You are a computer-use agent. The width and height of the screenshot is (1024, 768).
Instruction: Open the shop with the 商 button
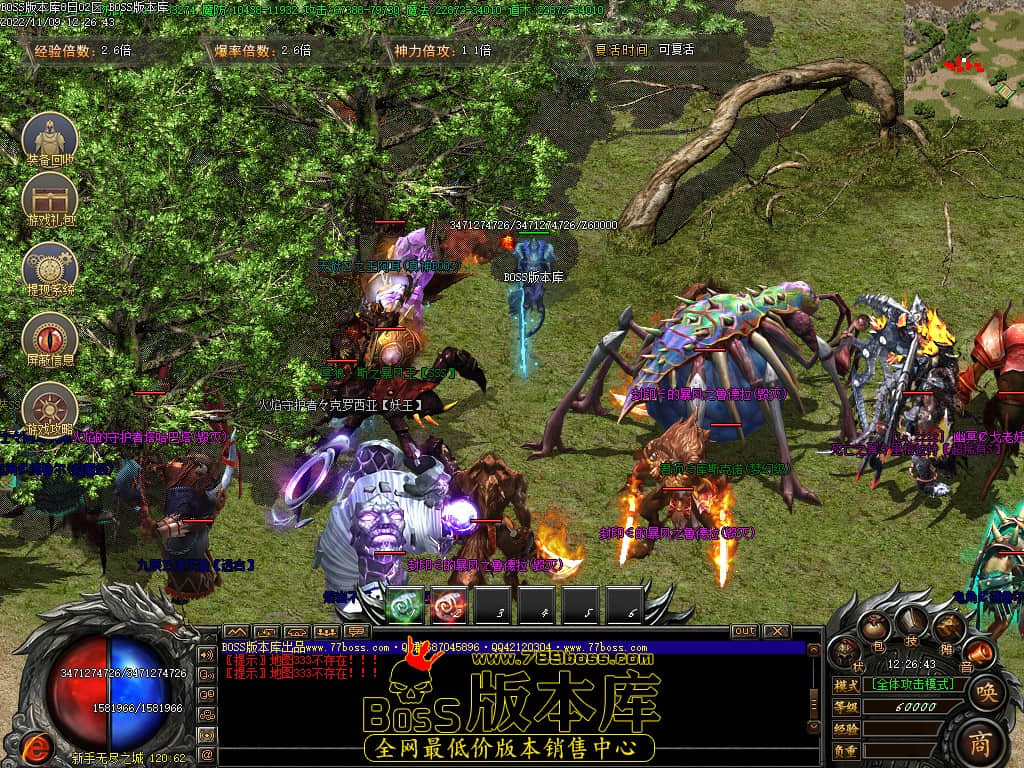(x=985, y=742)
